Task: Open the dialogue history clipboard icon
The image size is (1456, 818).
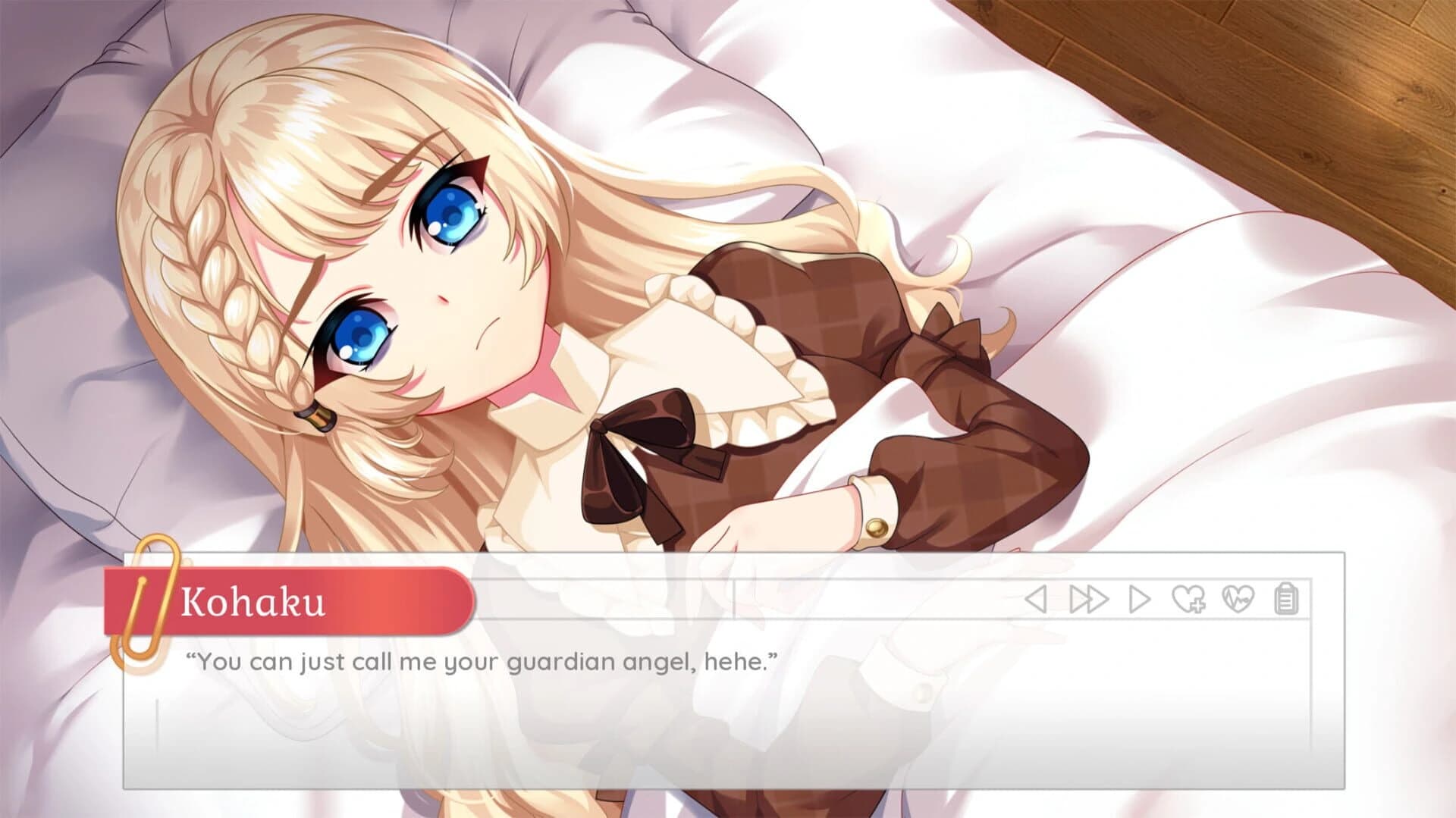Action: click(x=1287, y=597)
